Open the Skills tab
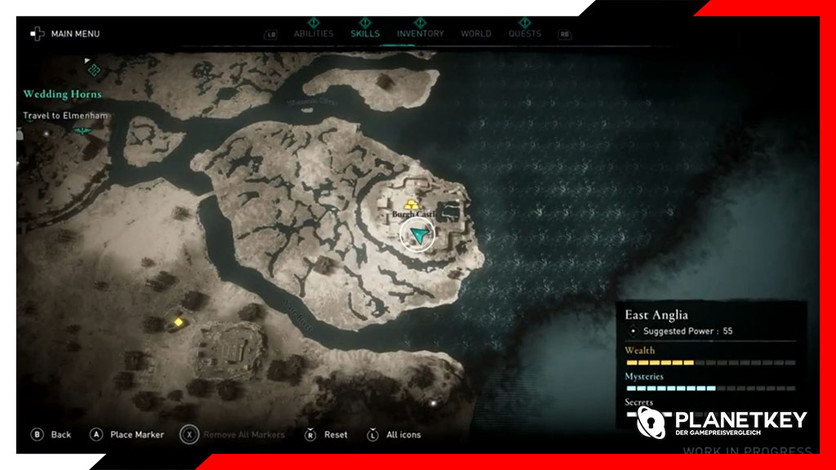 coord(365,34)
